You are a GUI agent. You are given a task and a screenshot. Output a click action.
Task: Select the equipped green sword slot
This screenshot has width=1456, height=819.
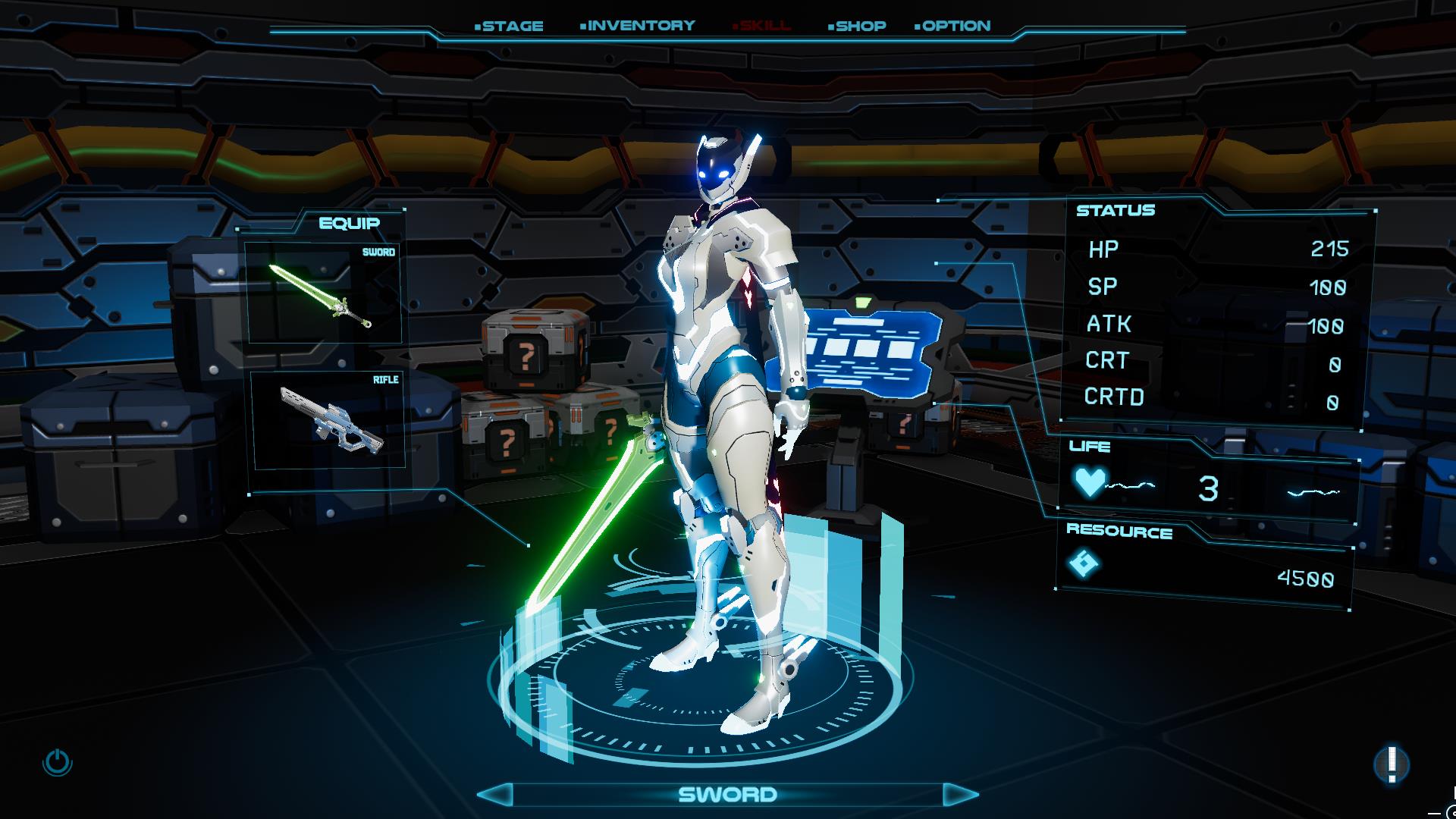[322, 295]
